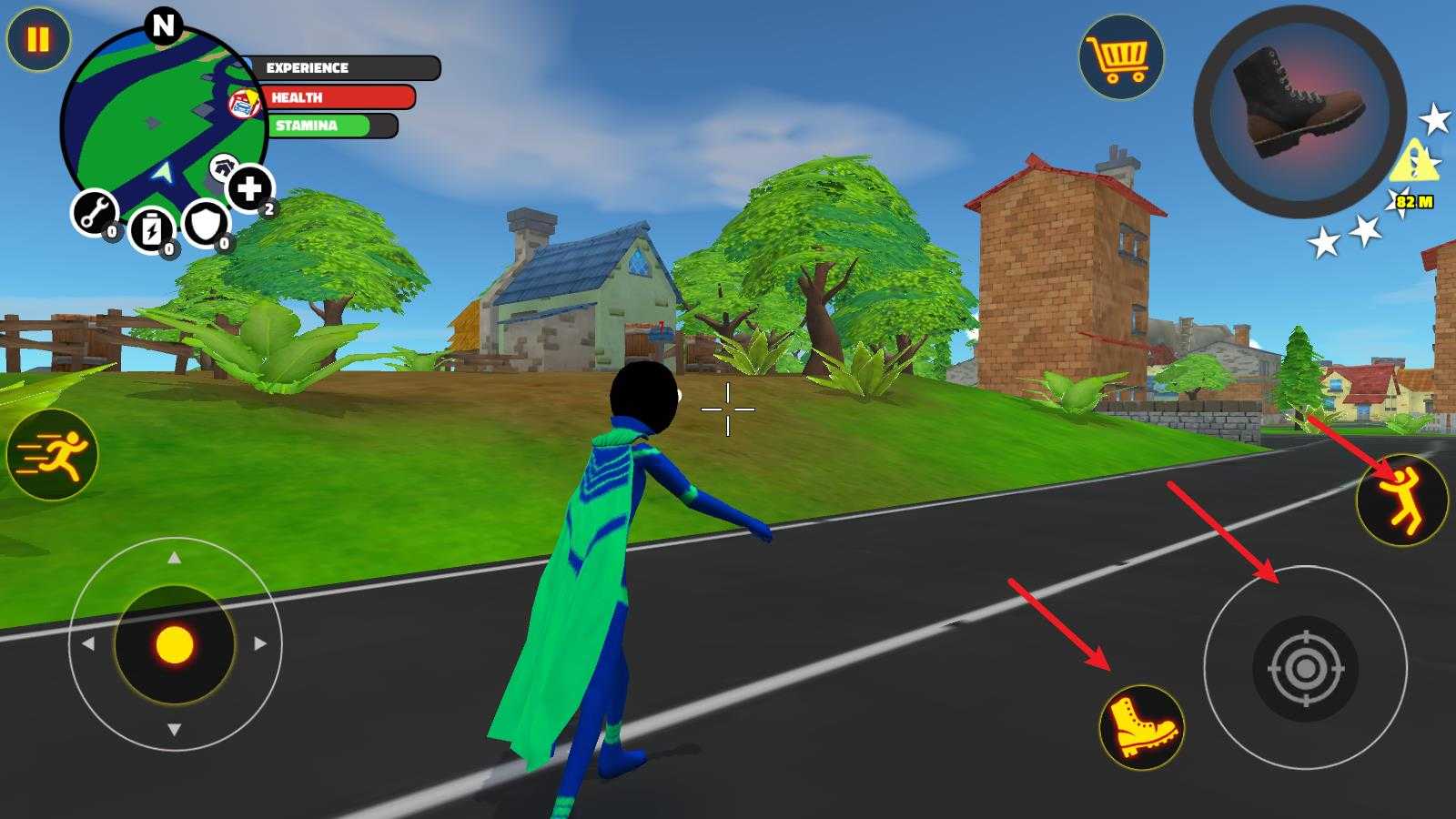The width and height of the screenshot is (1456, 819).
Task: Open the shopping cart store
Action: pyautogui.click(x=1121, y=56)
